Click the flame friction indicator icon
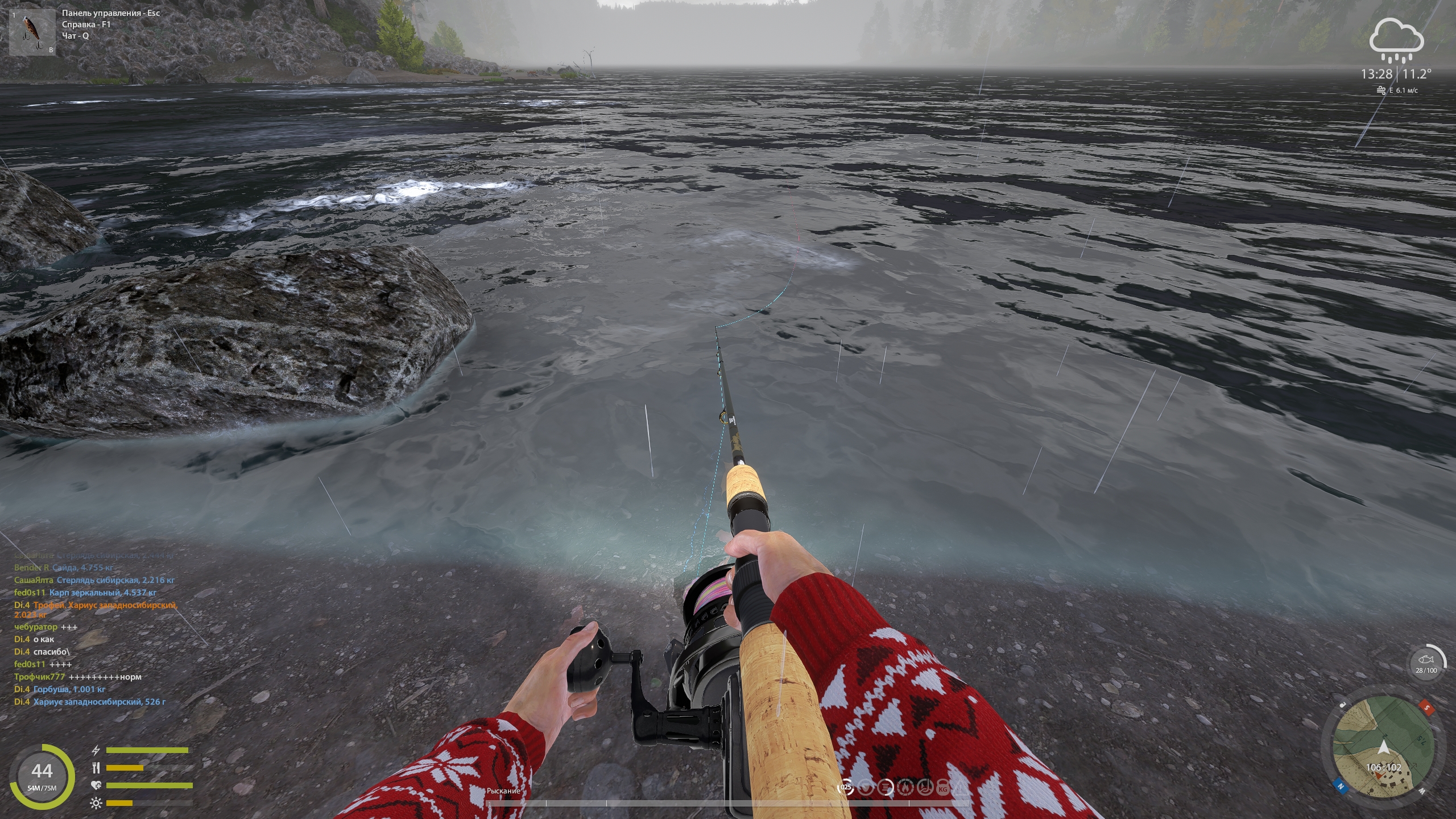 tap(905, 788)
